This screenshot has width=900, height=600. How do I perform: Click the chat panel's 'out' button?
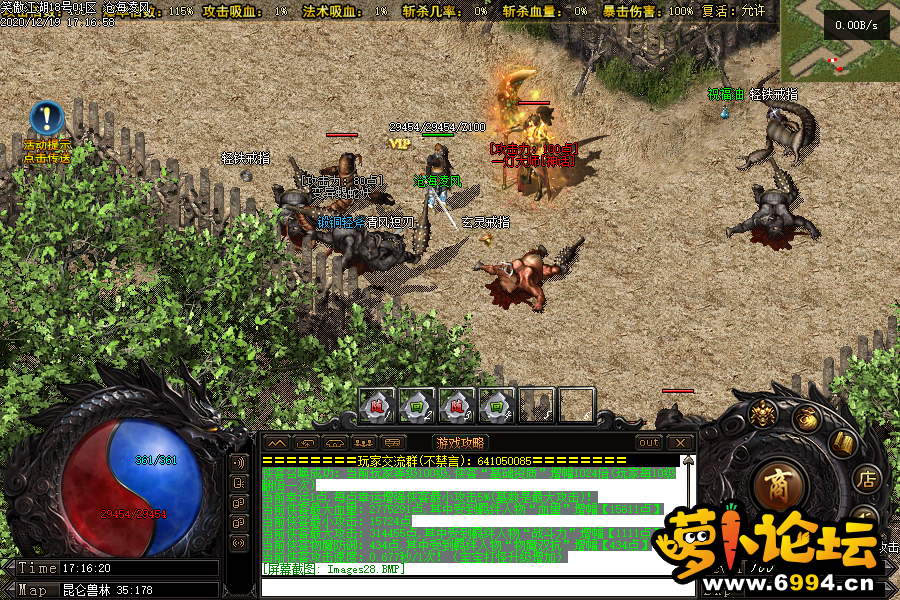649,442
